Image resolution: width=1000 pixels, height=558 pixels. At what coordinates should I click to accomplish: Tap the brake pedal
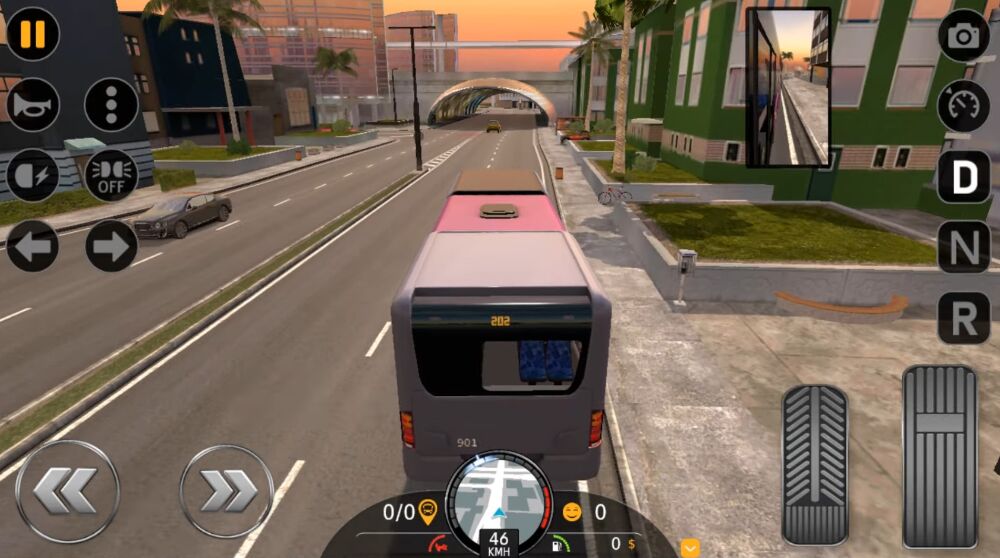point(814,463)
